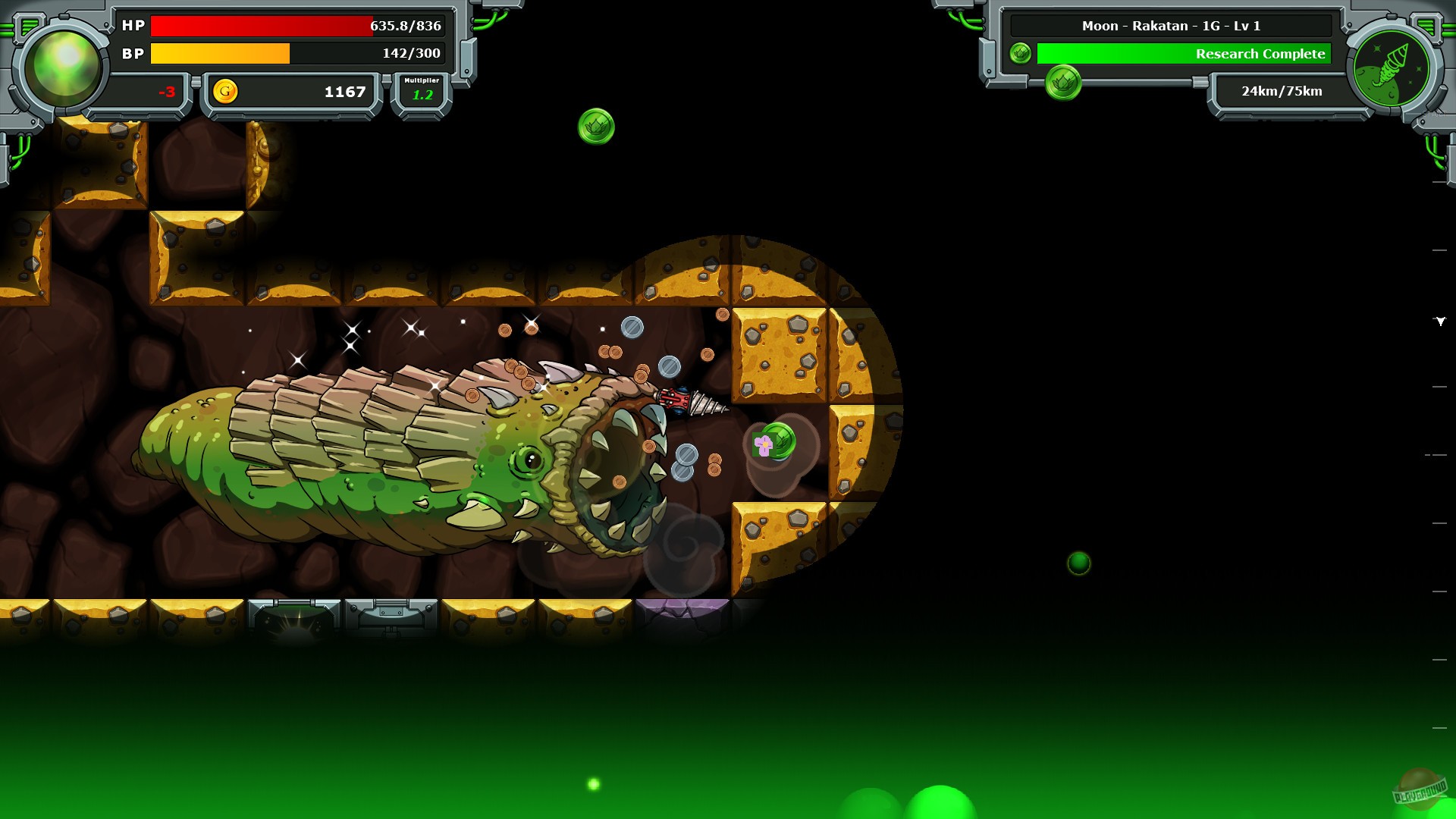
Task: Select the gold coin icon beside 1167
Action: (226, 91)
